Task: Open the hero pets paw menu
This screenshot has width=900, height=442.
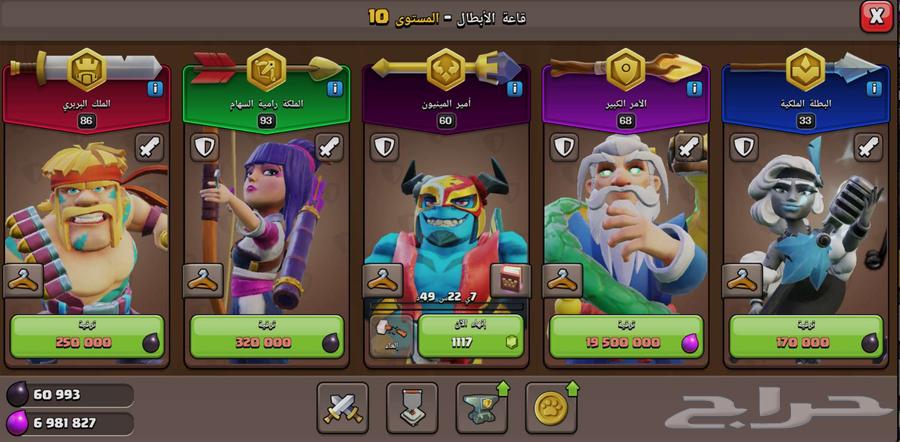Action: (x=550, y=406)
